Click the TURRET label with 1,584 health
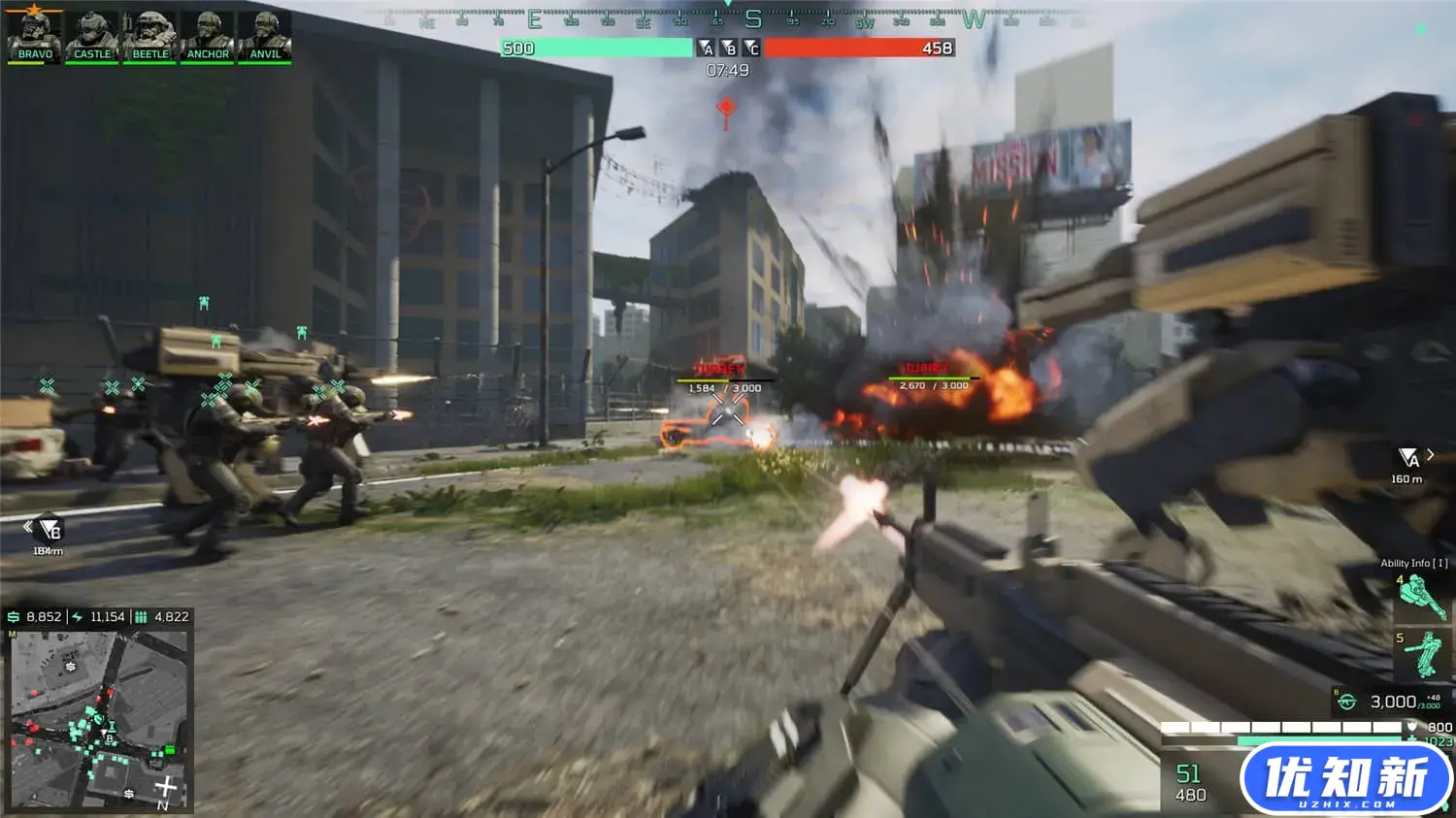This screenshot has width=1456, height=818. [718, 370]
